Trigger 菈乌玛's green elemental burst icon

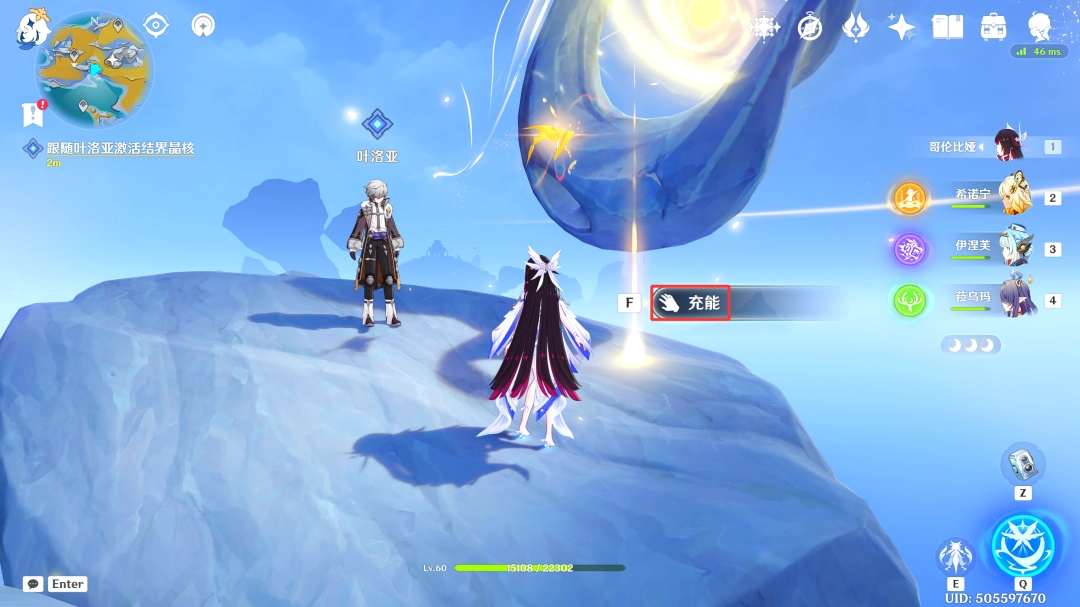tap(911, 300)
